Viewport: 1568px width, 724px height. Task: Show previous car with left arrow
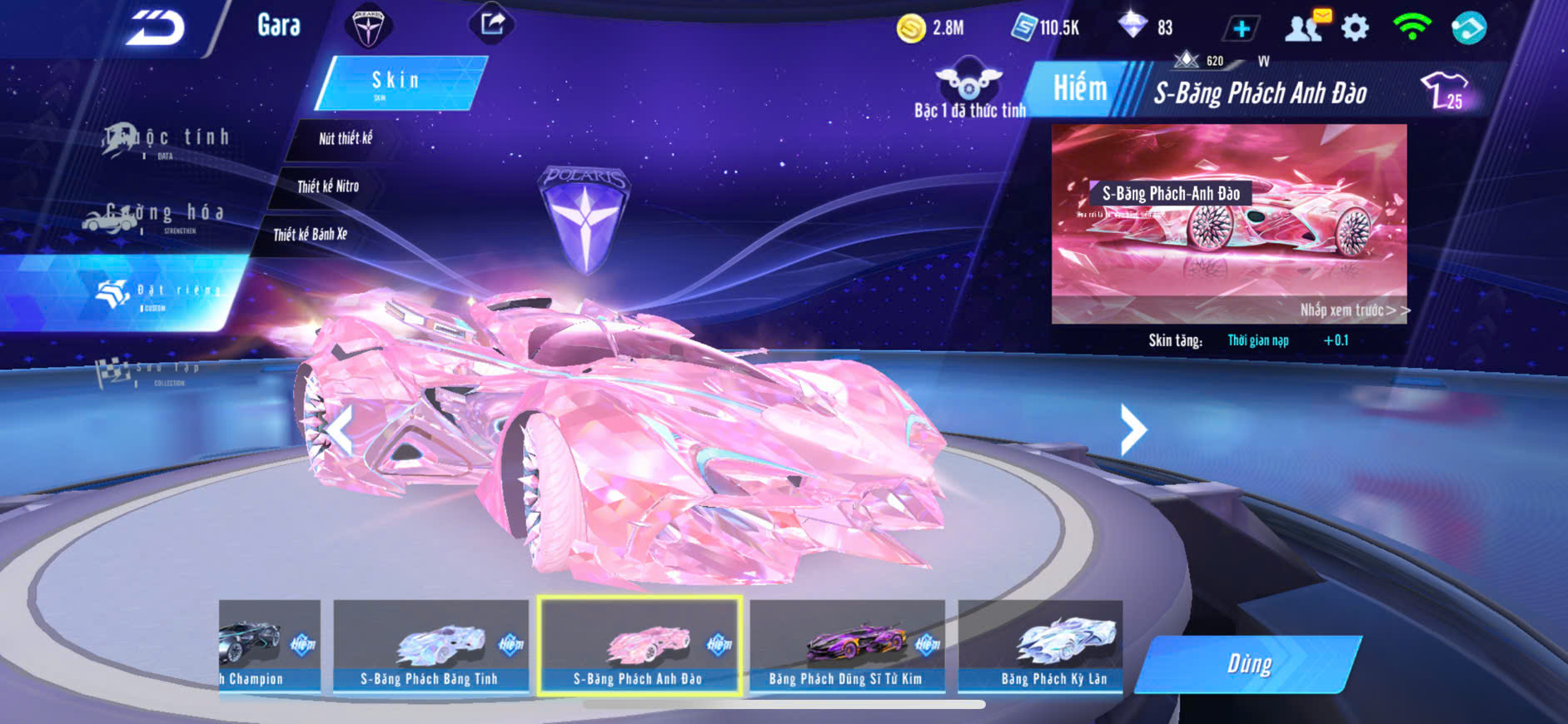click(339, 429)
